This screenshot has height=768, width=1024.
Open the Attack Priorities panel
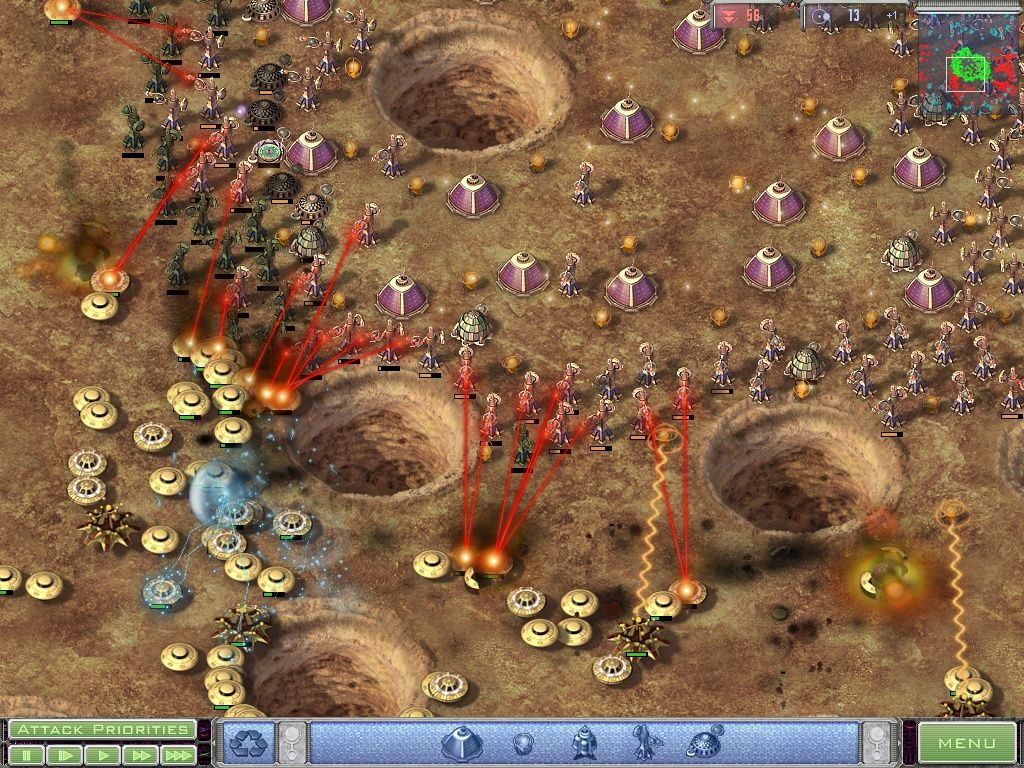coord(102,729)
